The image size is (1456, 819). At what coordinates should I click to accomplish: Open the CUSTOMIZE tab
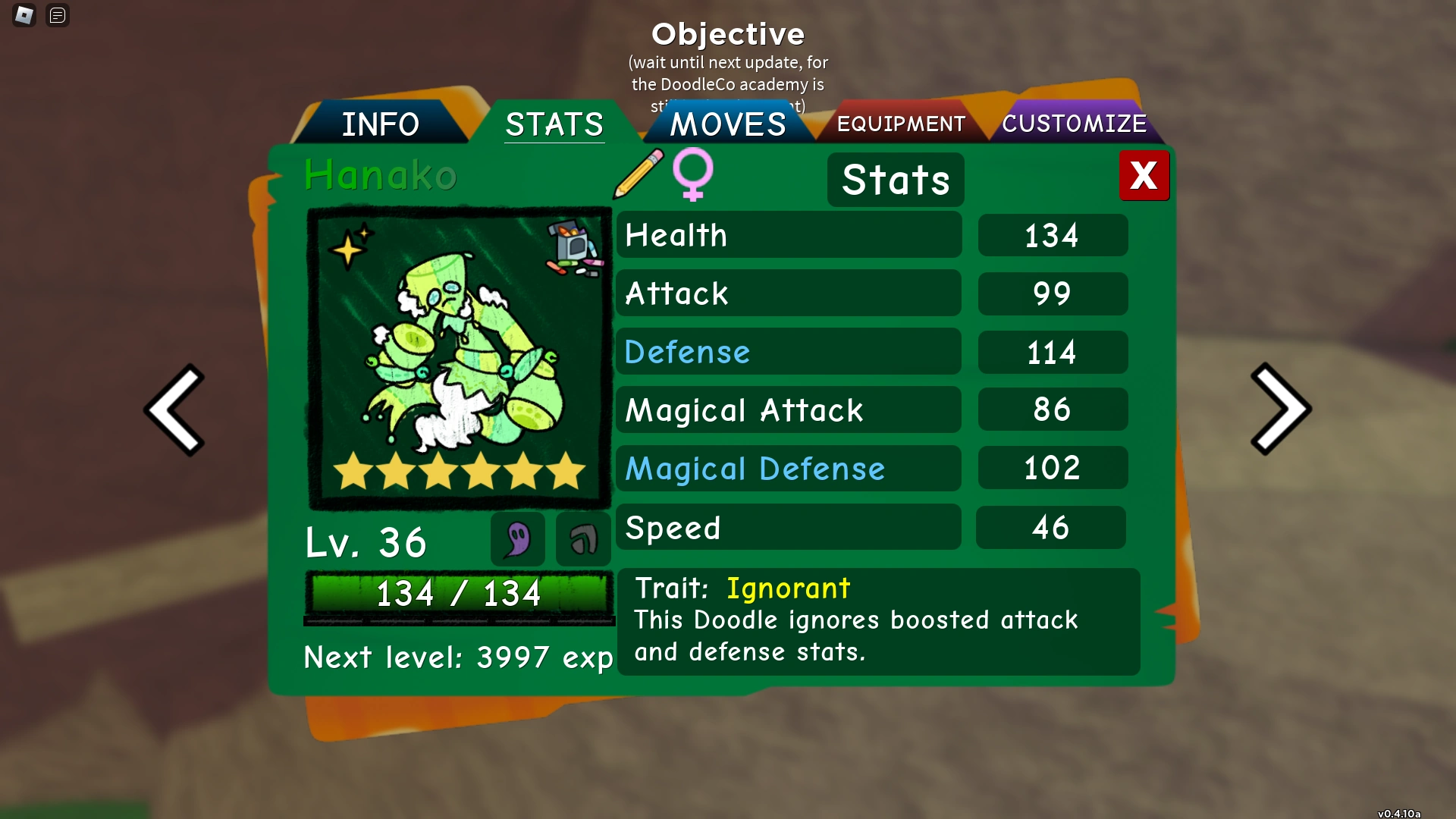pyautogui.click(x=1075, y=123)
